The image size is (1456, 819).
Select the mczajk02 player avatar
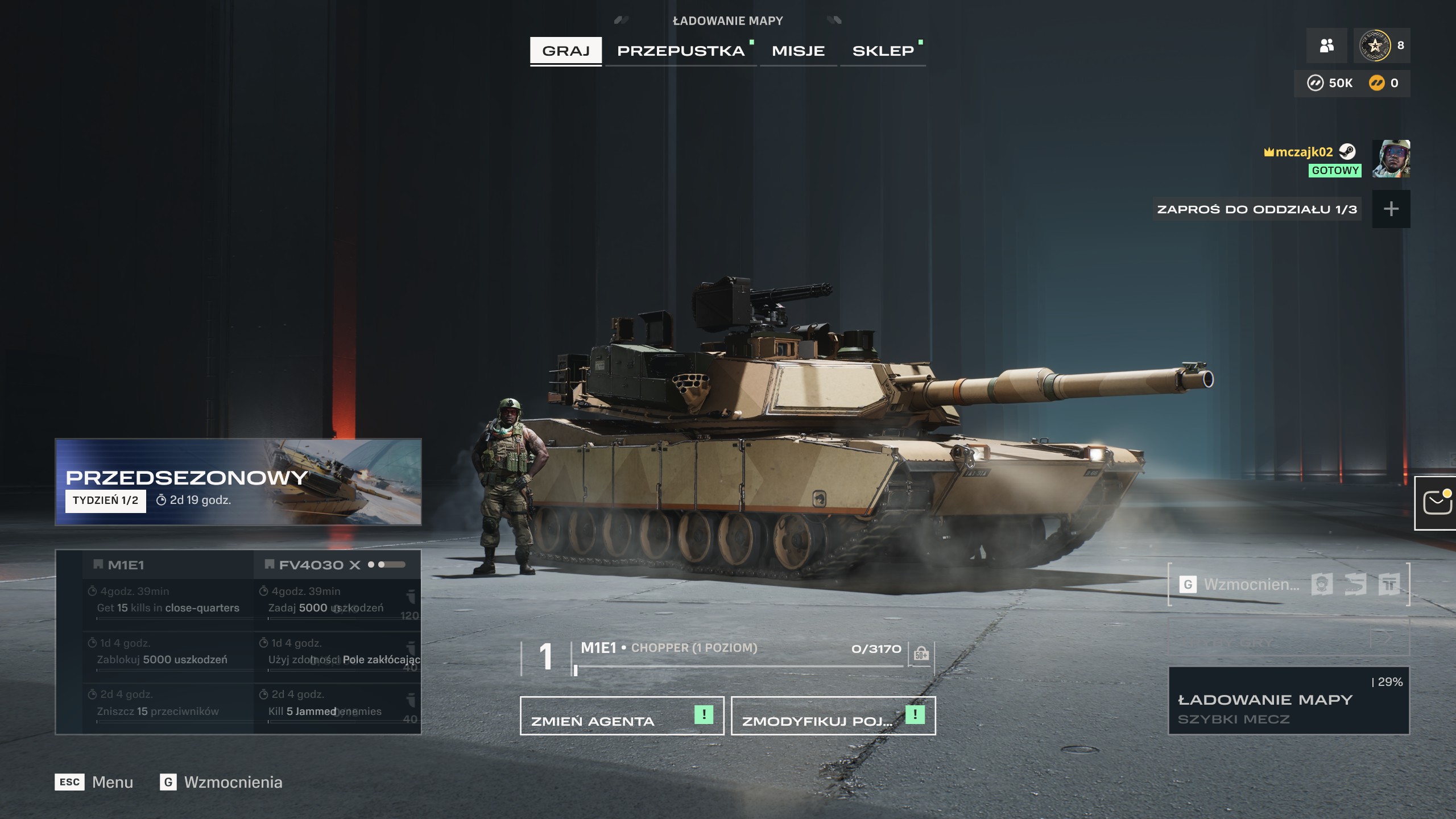pyautogui.click(x=1391, y=159)
